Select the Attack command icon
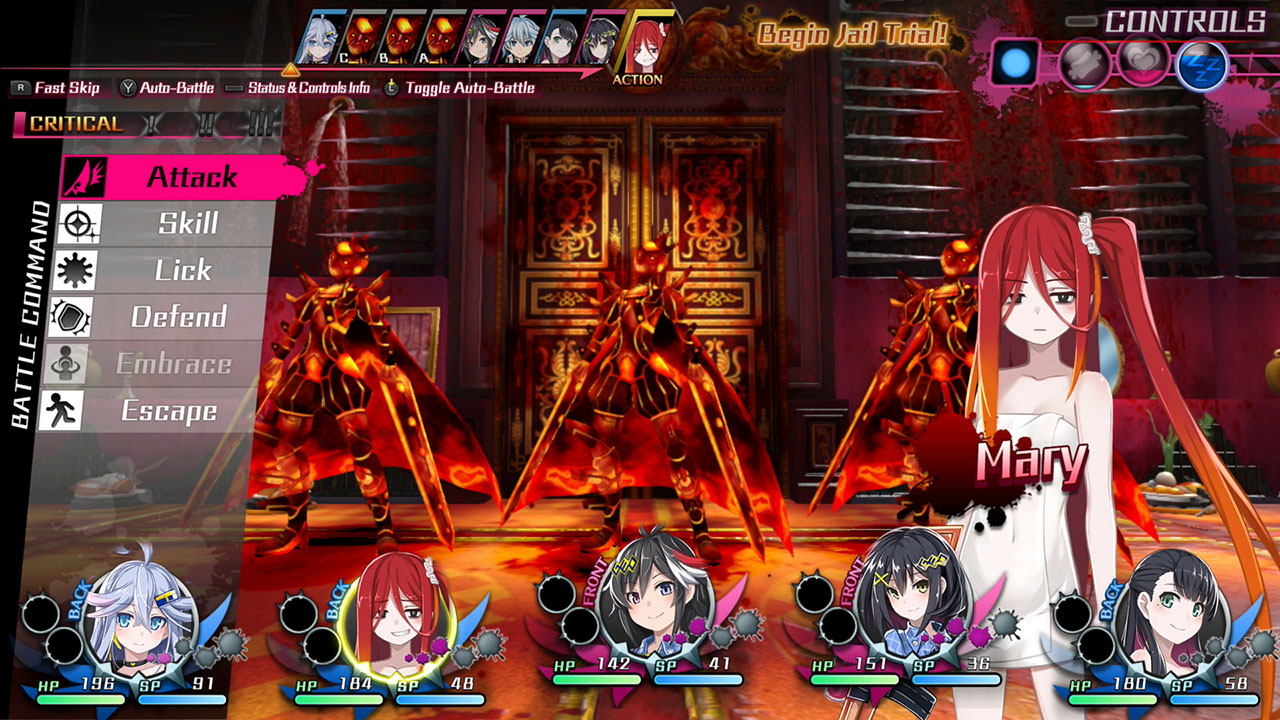 click(85, 177)
